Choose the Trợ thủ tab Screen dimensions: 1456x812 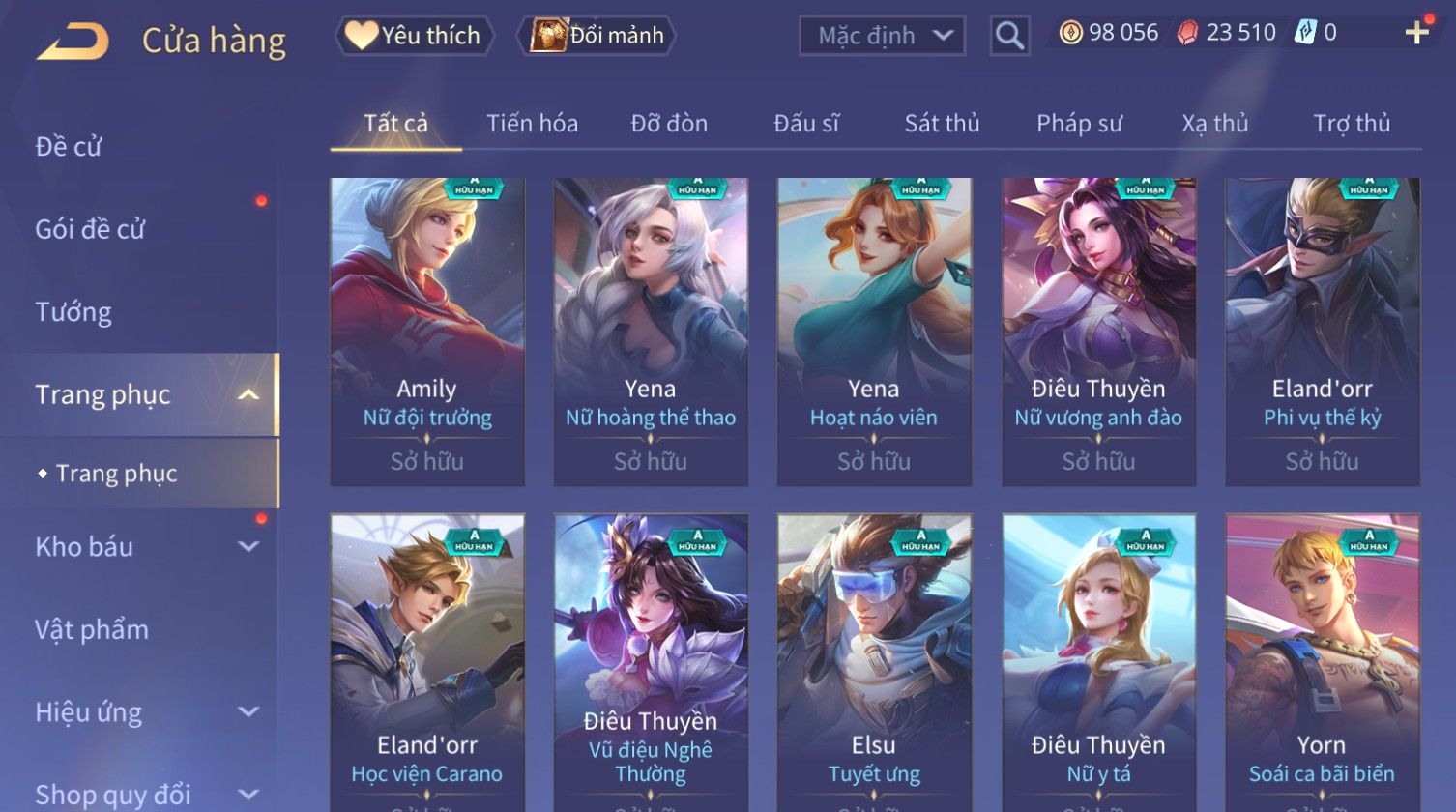[x=1351, y=124]
